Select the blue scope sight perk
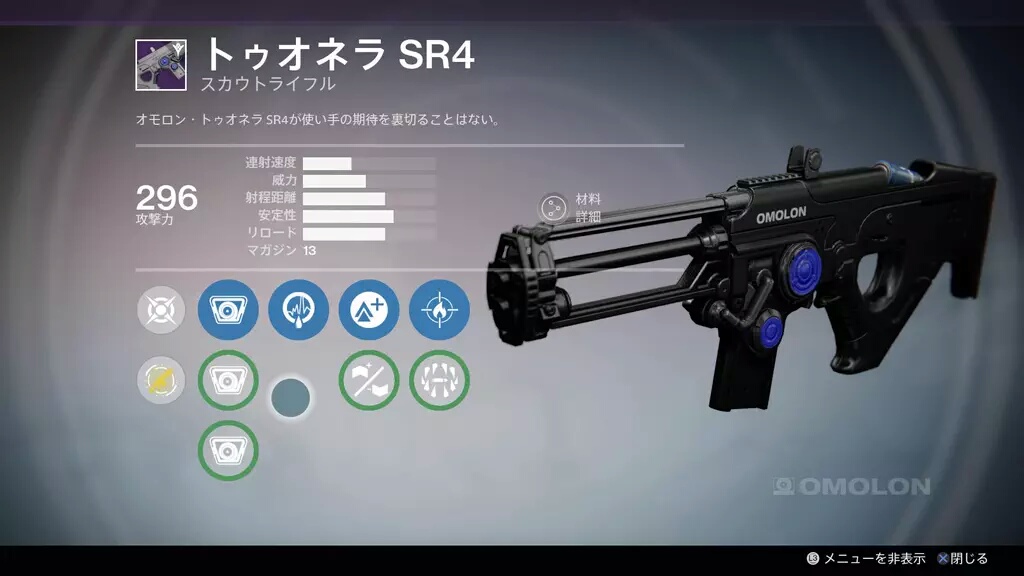 click(228, 310)
